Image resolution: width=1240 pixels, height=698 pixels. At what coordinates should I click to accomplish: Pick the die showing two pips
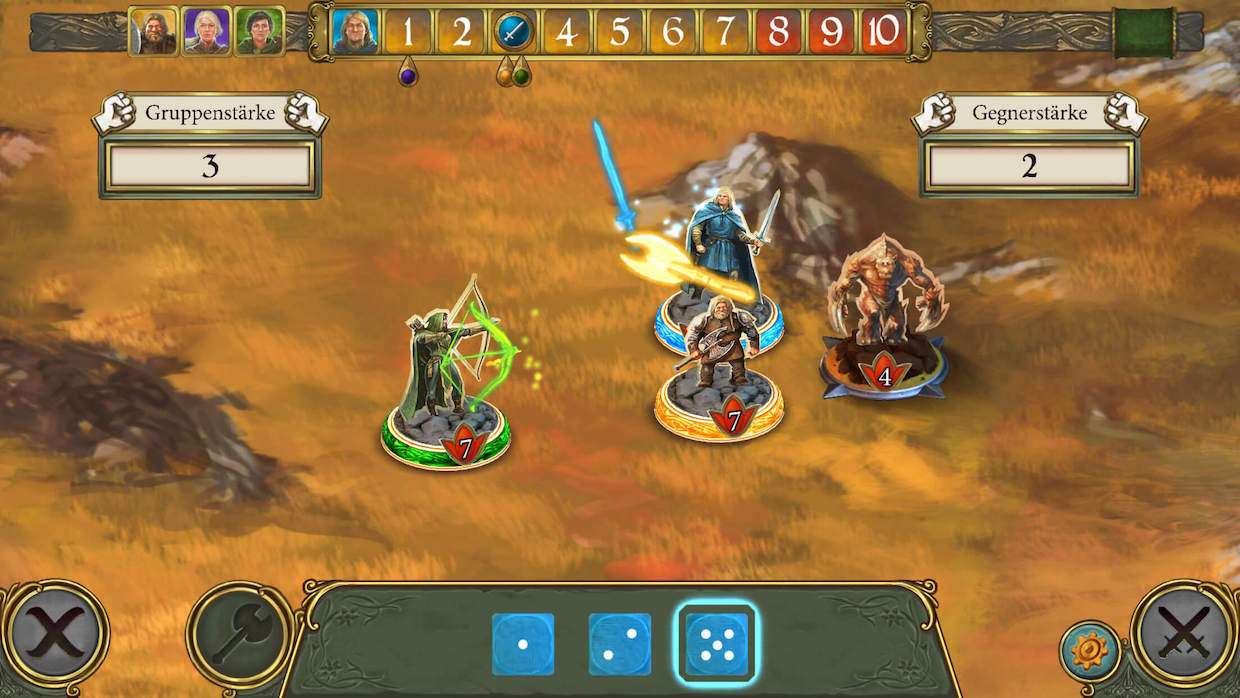pyautogui.click(x=620, y=644)
